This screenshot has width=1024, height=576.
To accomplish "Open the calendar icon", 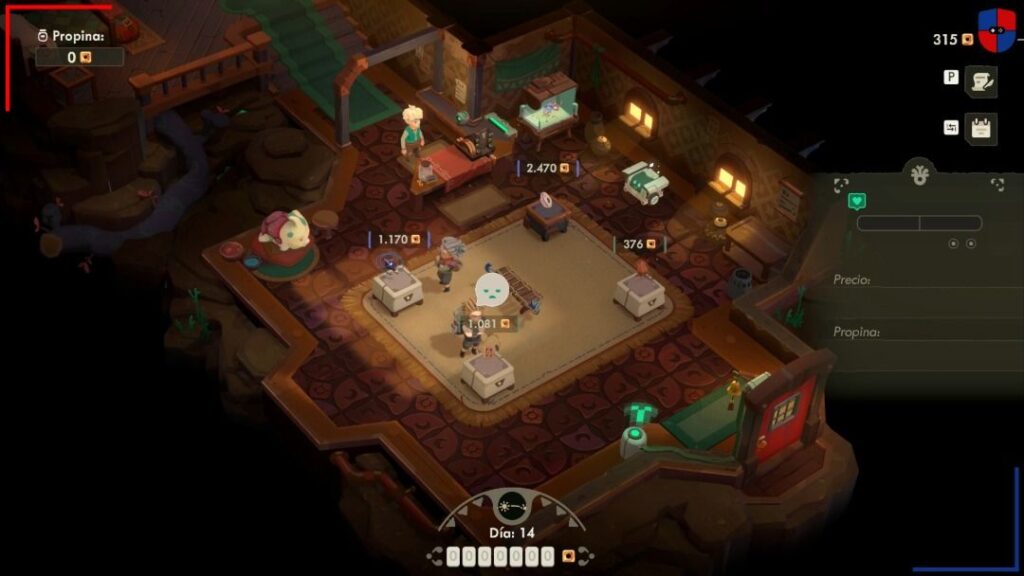I will [x=981, y=129].
